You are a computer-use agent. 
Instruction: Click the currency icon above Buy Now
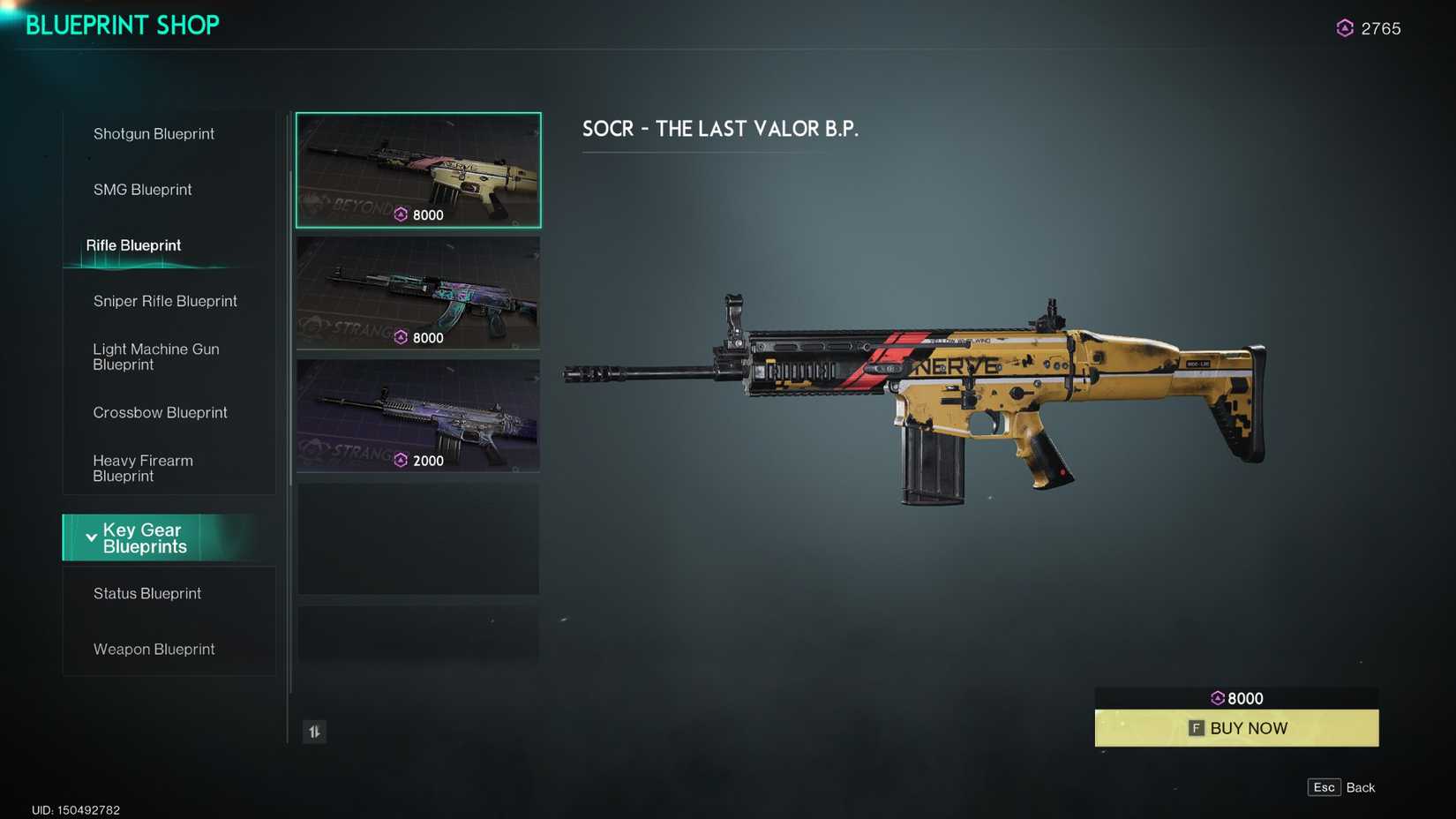click(x=1219, y=697)
